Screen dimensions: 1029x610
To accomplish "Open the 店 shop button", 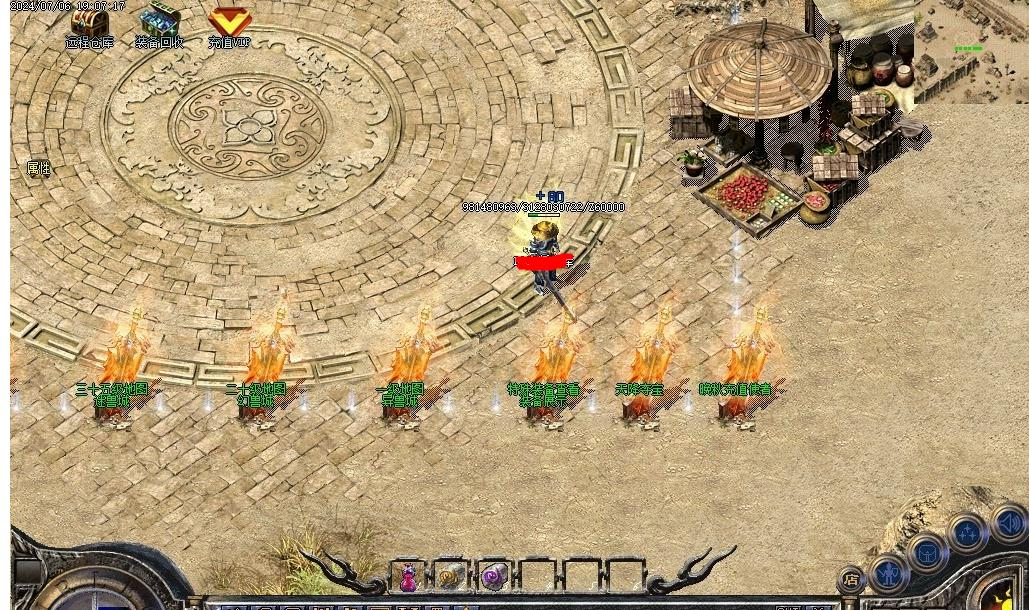I will coord(851,578).
